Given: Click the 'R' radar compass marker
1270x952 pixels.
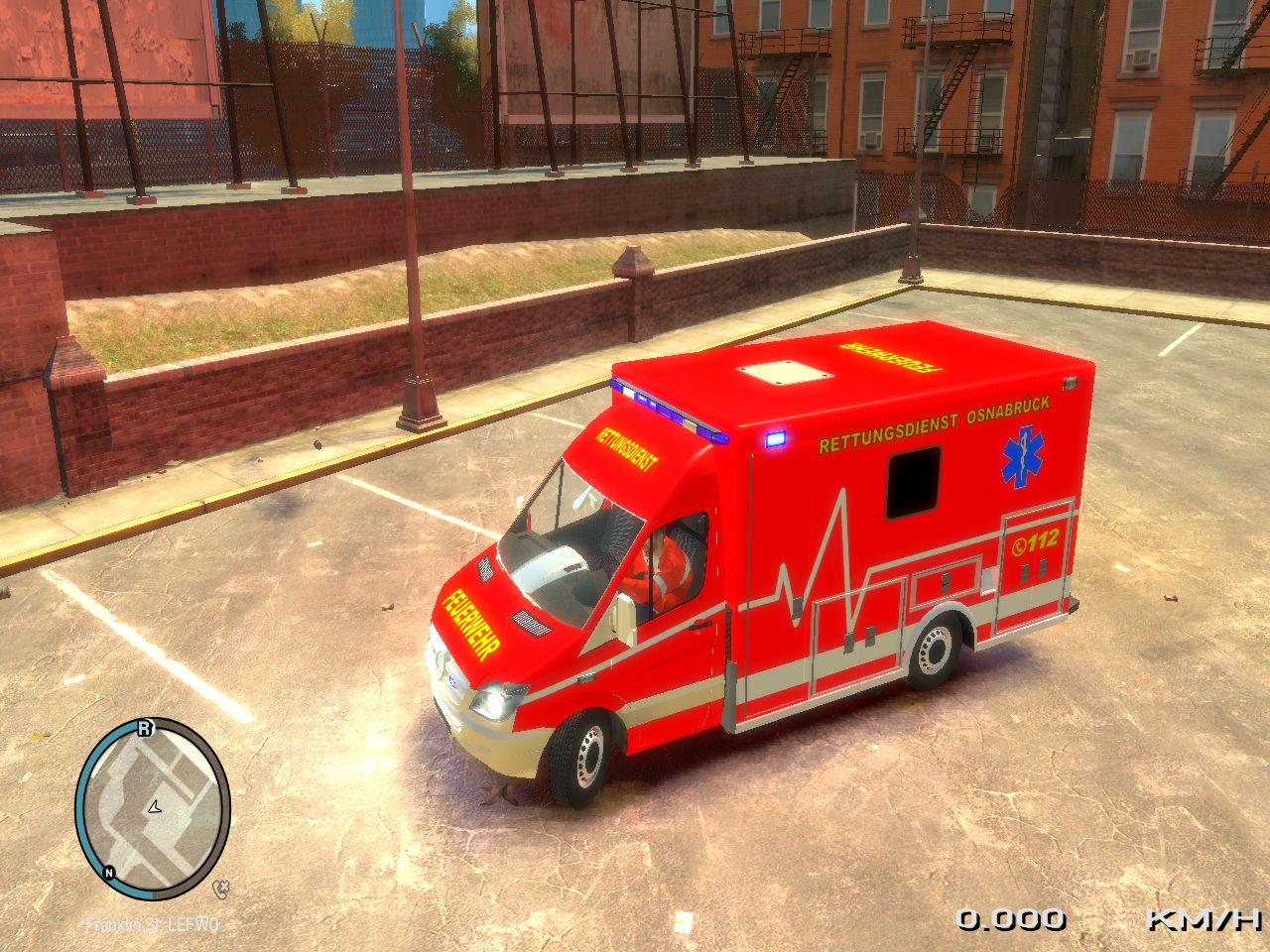Looking at the screenshot, I should pyautogui.click(x=145, y=727).
